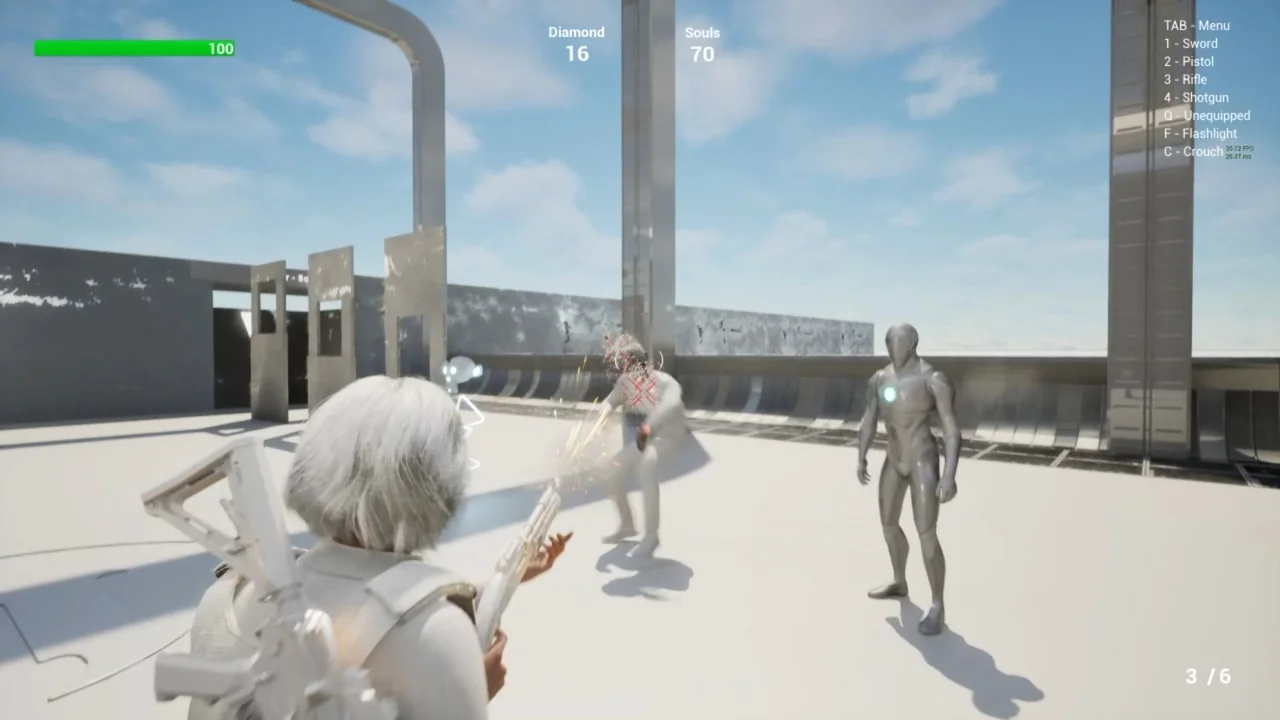
Task: Click the Diamond count value 16
Action: click(577, 54)
